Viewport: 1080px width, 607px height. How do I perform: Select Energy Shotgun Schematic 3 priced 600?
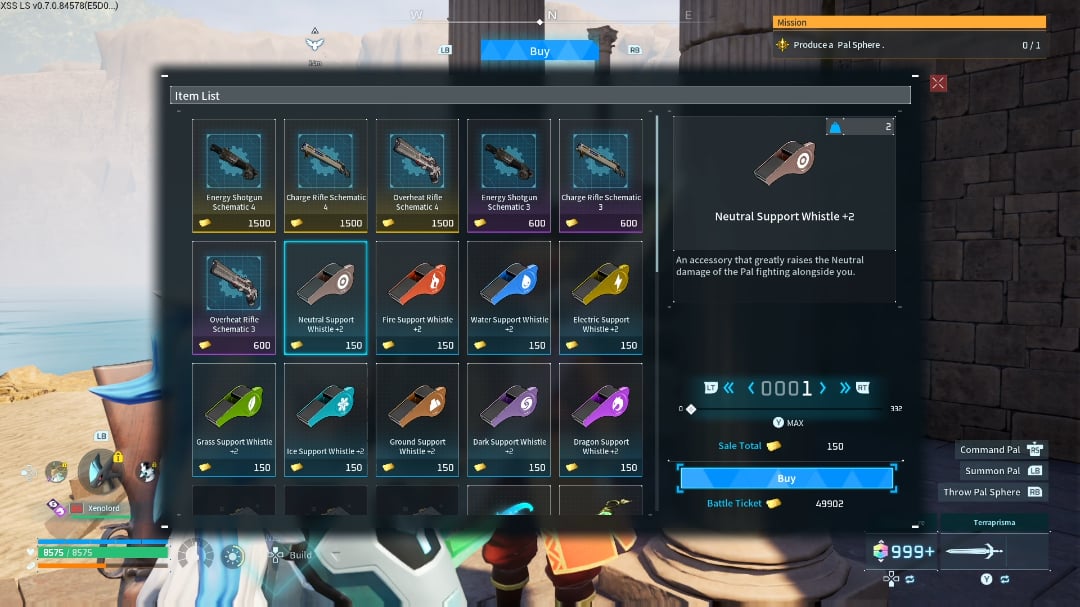tap(509, 175)
